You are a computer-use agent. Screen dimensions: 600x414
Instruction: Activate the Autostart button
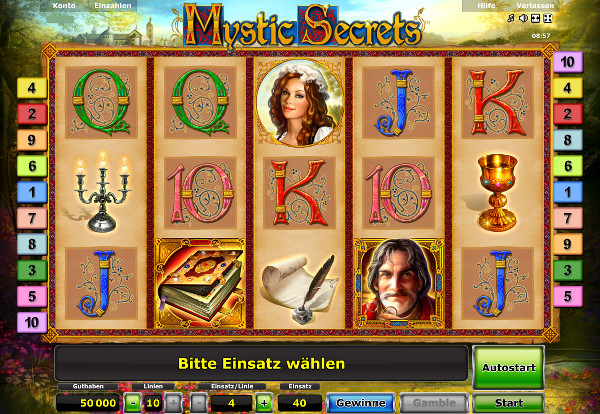coord(510,367)
